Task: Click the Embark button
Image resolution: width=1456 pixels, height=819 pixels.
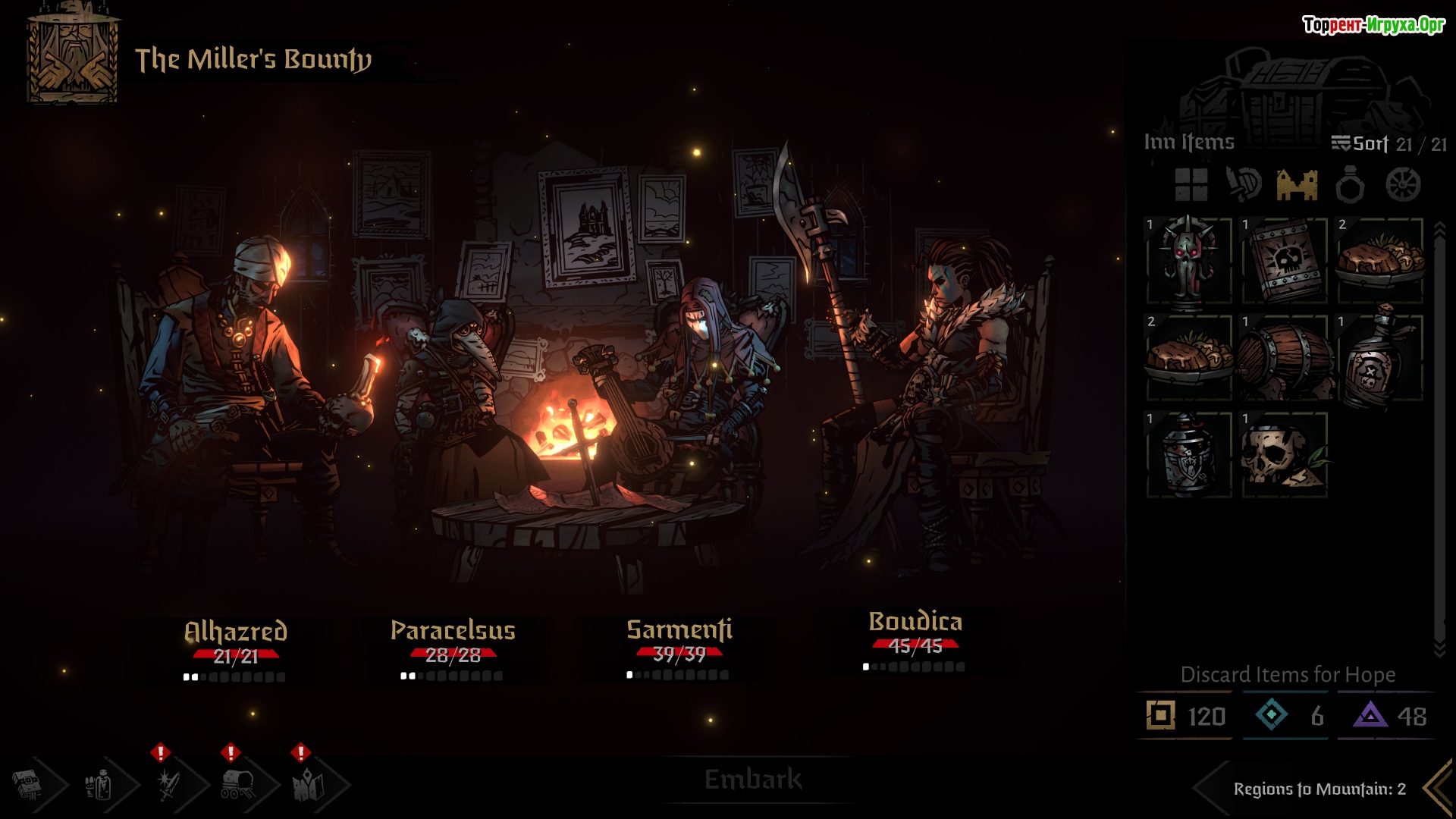Action: tap(752, 779)
